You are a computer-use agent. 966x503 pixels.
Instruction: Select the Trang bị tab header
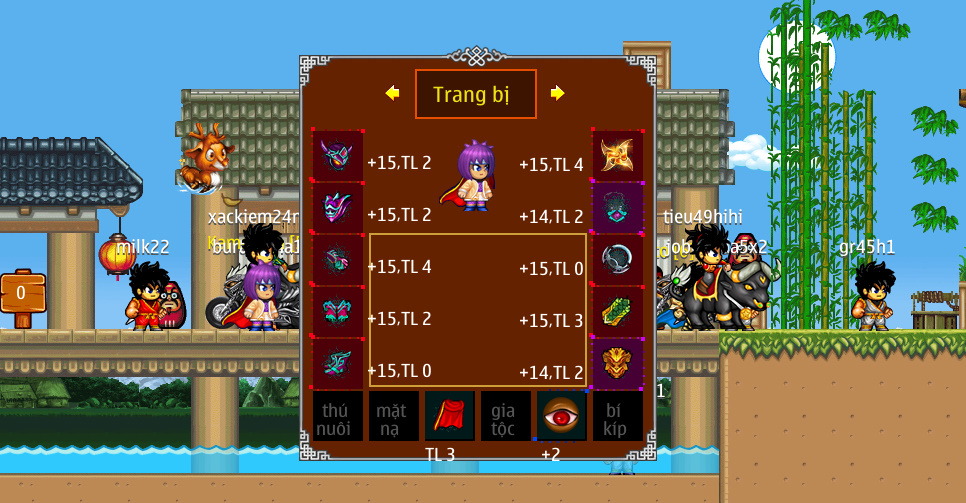coord(475,94)
